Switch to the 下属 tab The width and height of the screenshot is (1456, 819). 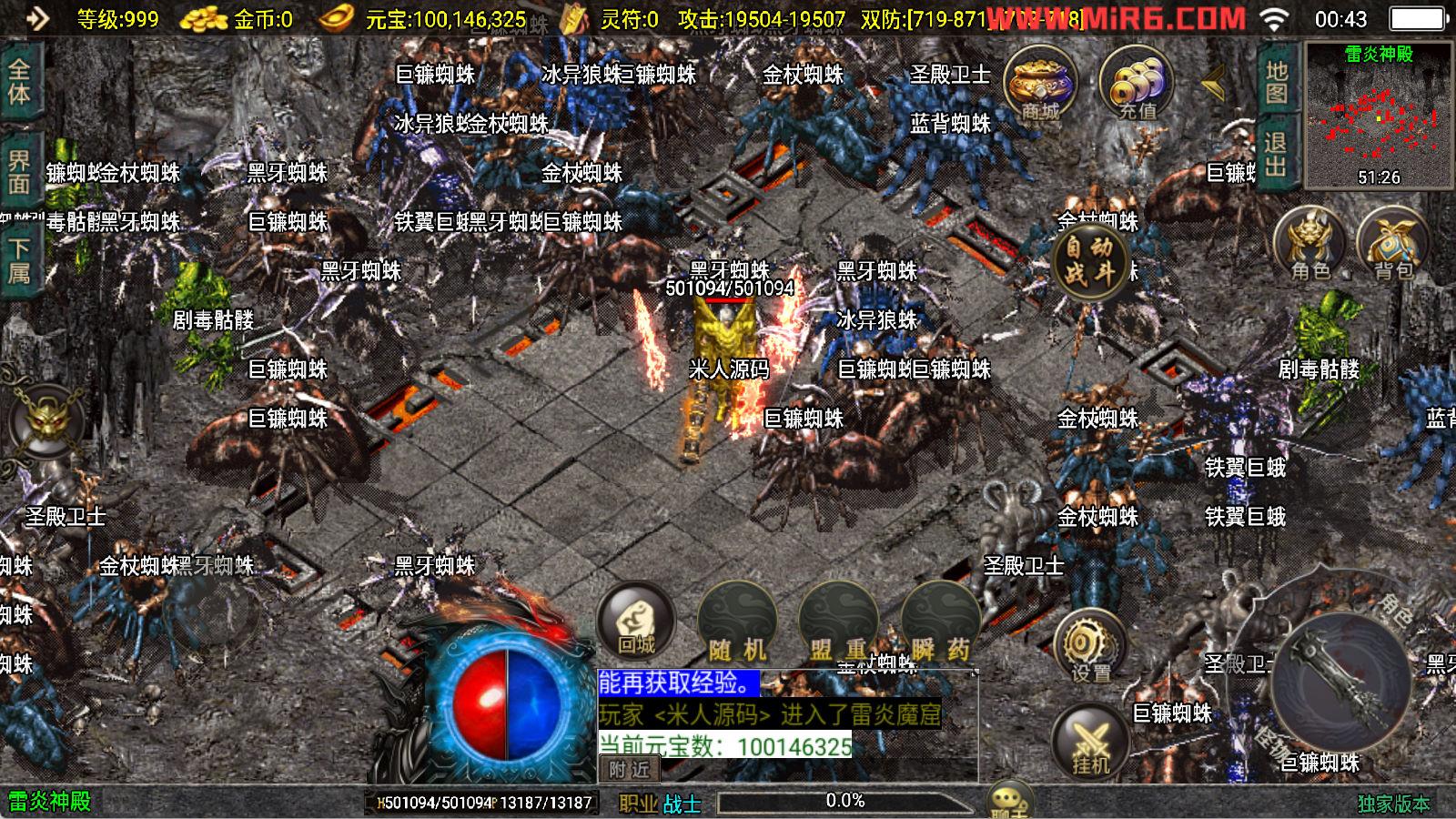coord(19,261)
